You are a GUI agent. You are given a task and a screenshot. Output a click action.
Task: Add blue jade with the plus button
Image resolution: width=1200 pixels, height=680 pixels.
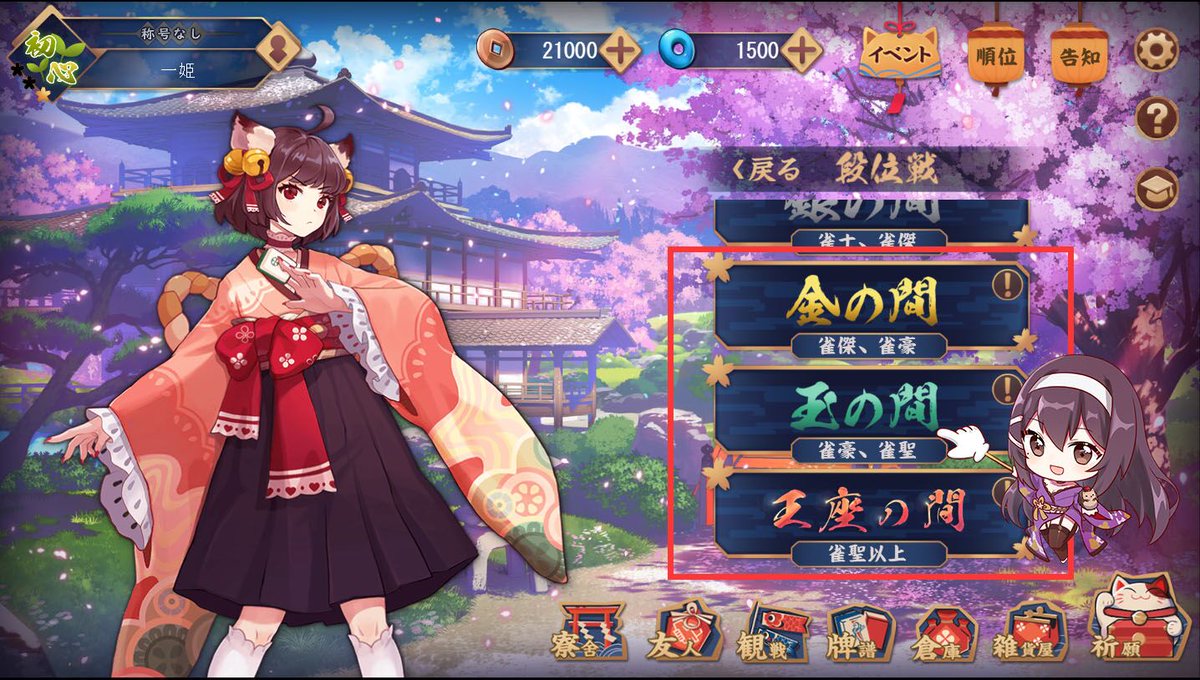[802, 48]
